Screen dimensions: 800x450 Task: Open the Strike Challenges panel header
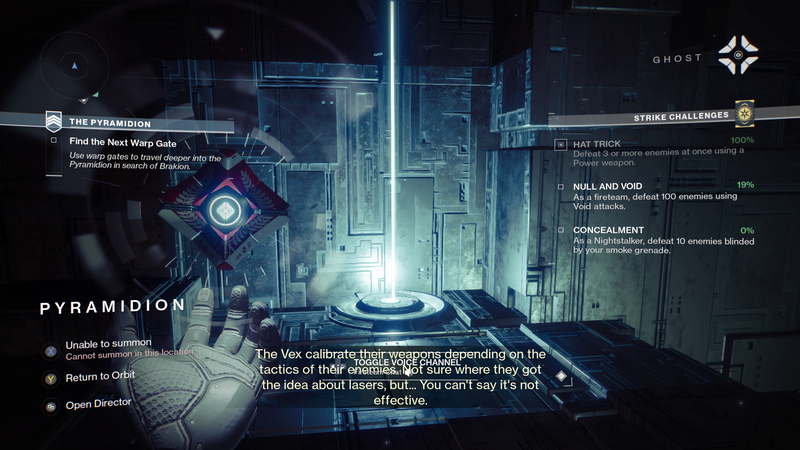(x=678, y=116)
